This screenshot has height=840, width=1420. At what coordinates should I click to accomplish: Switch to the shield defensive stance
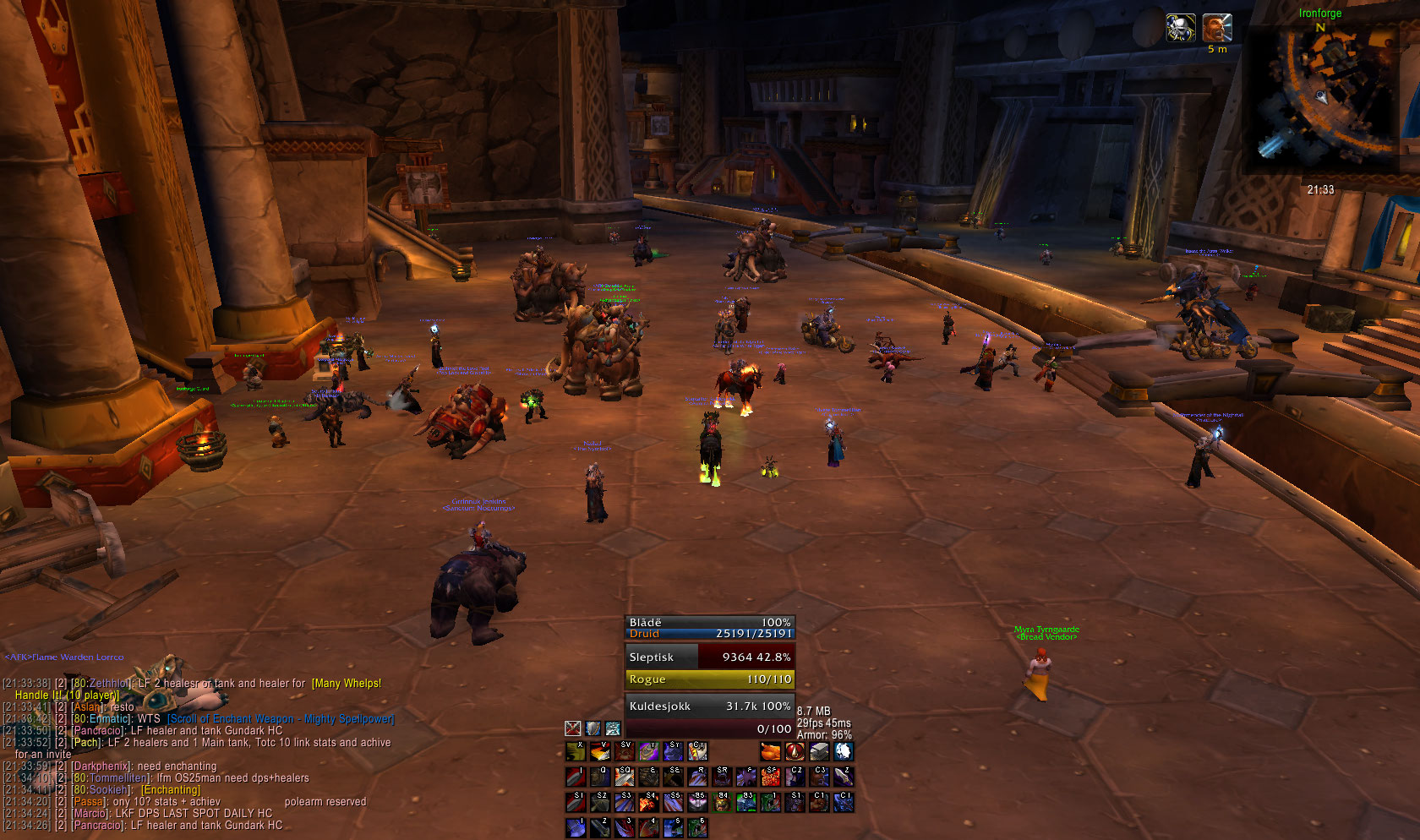pos(593,728)
